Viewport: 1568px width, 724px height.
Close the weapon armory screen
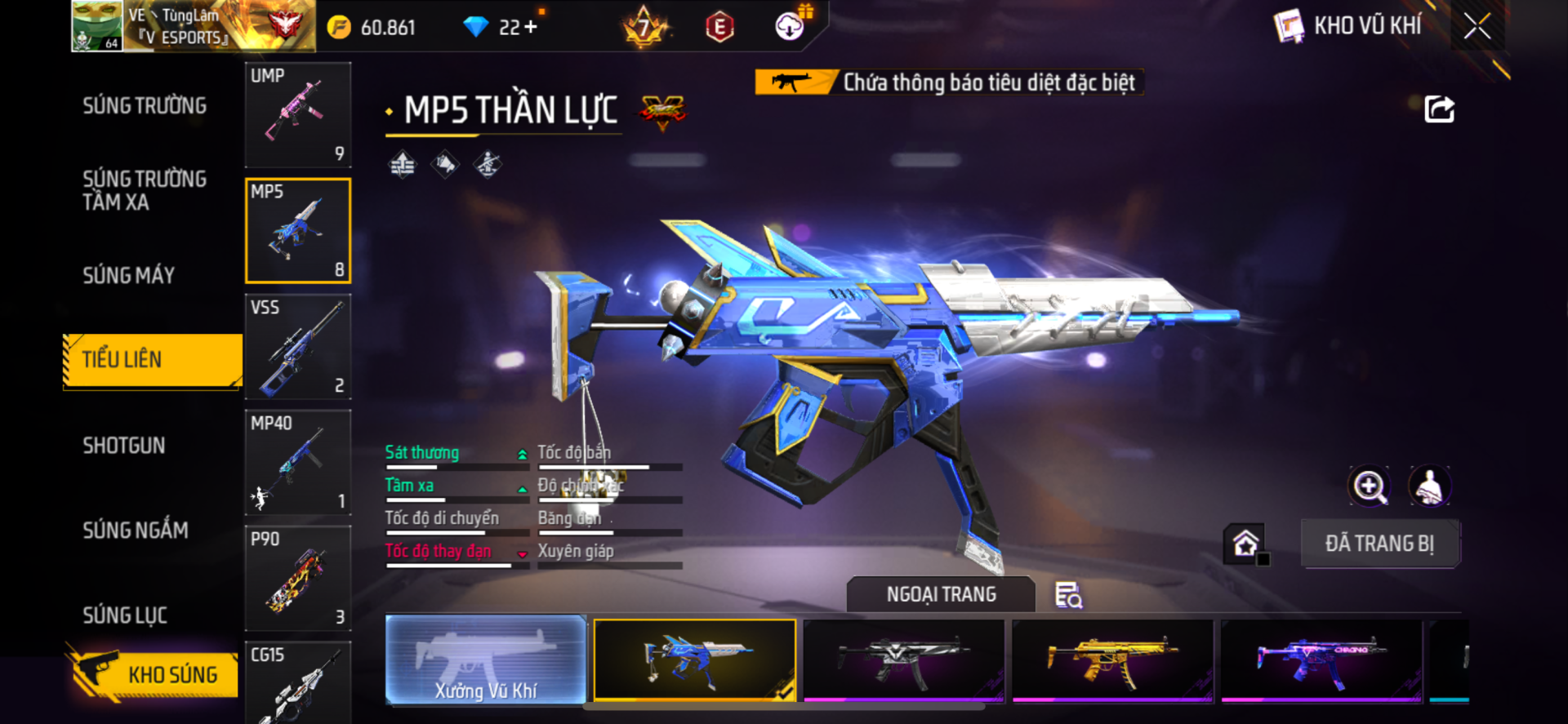click(x=1477, y=26)
